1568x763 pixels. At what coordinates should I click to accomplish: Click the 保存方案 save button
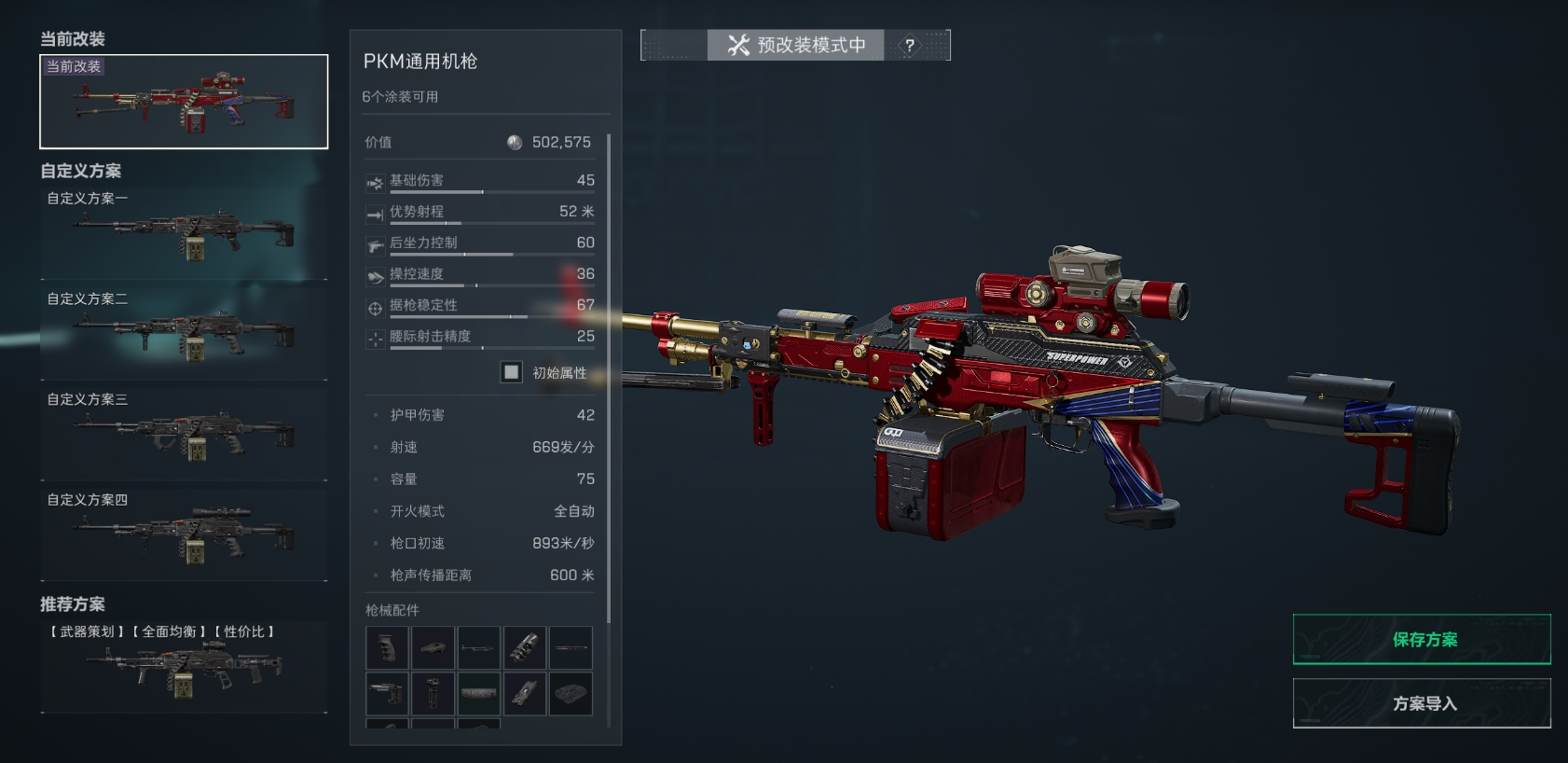pyautogui.click(x=1422, y=640)
